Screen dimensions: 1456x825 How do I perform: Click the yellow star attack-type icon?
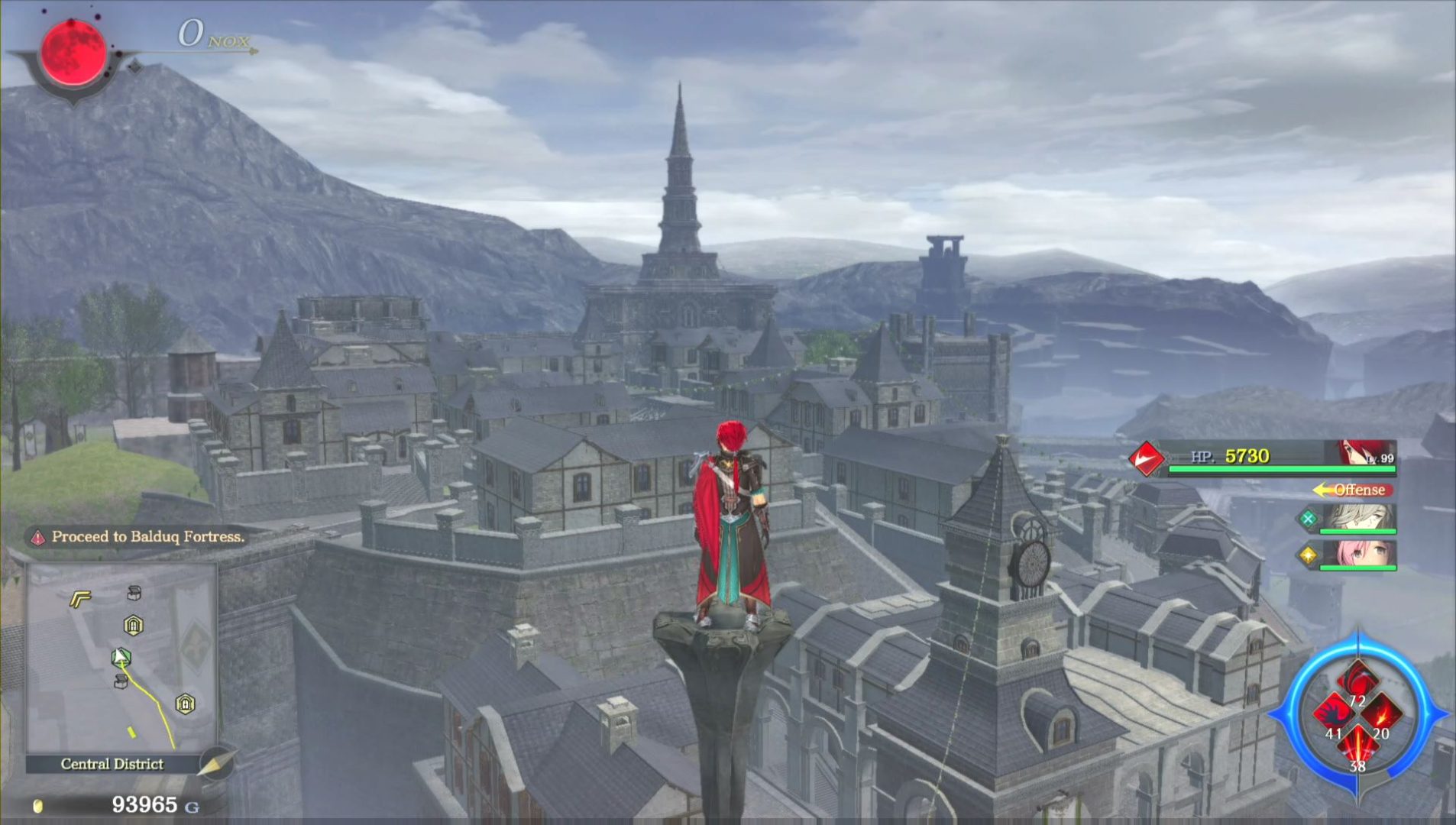point(1308,555)
